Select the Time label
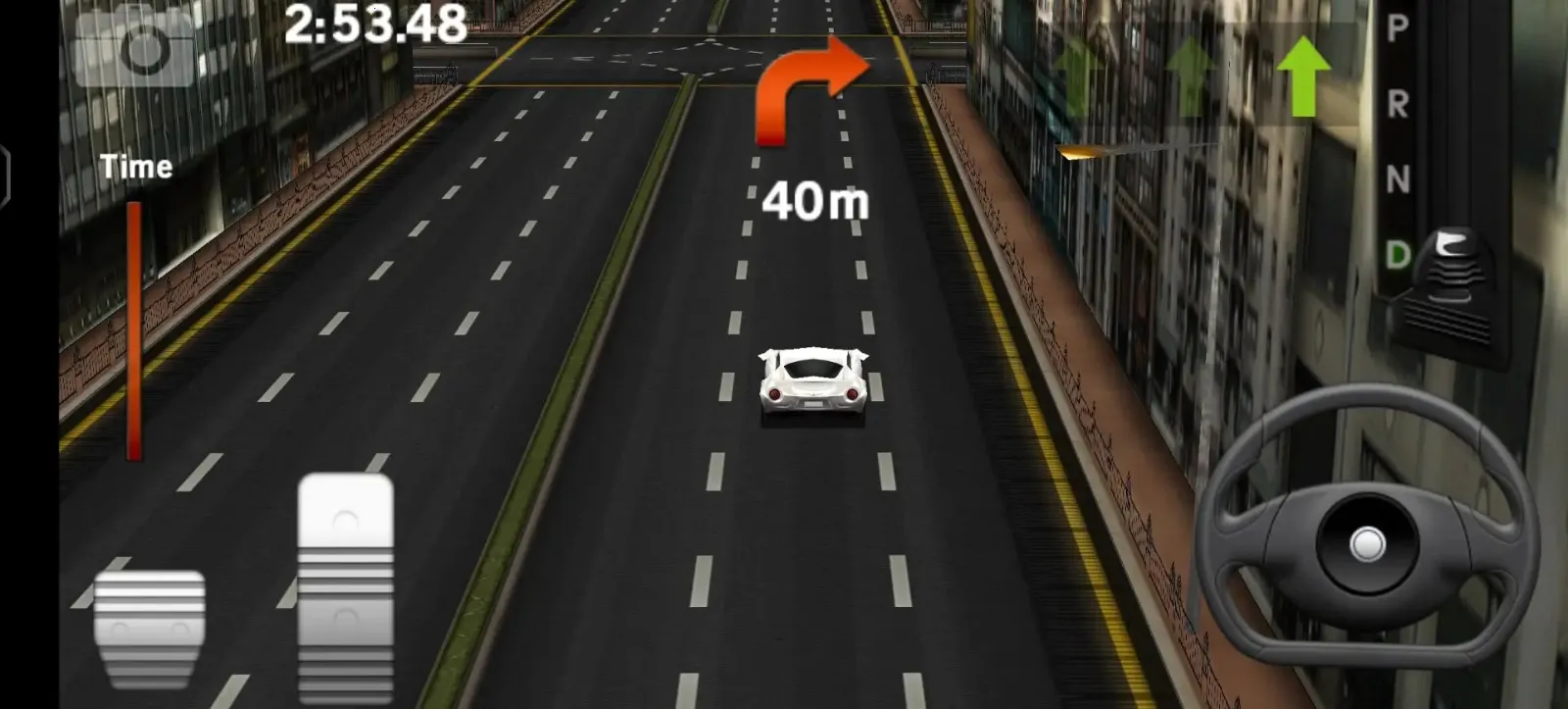 [x=135, y=166]
